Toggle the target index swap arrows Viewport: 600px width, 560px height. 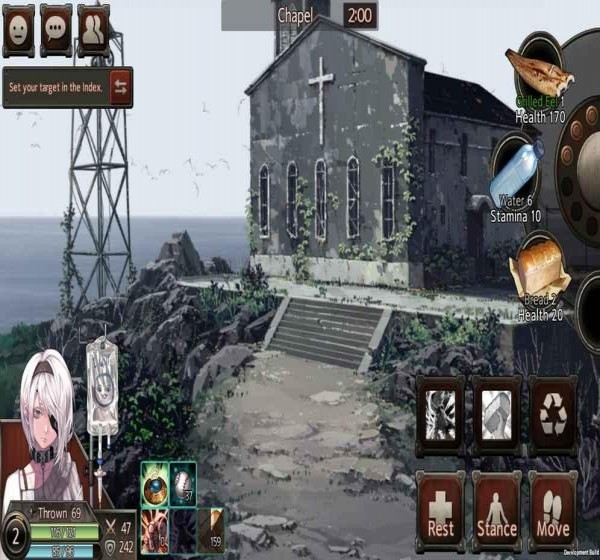click(120, 87)
